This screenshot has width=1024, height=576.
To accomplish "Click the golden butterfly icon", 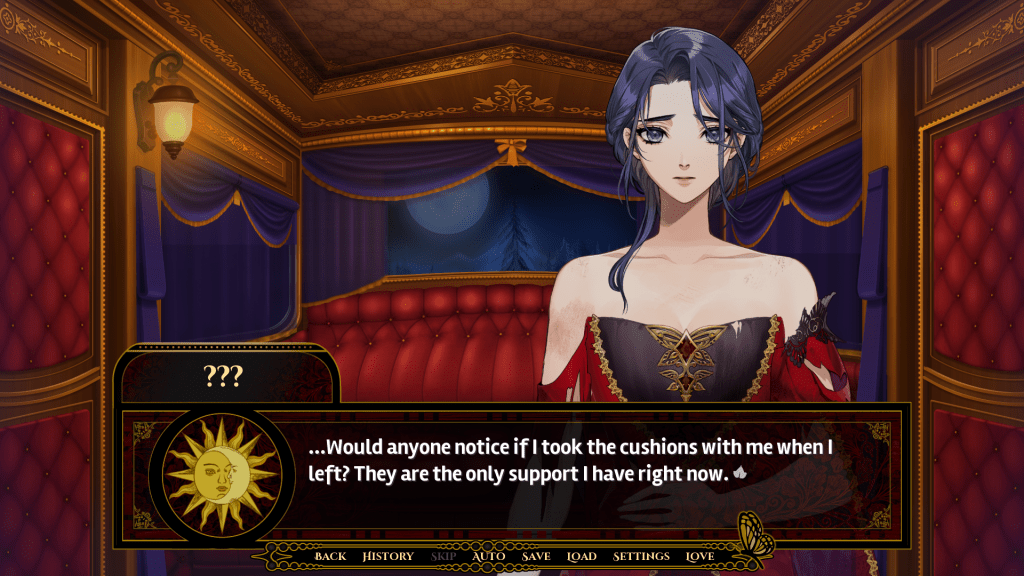I will click(x=754, y=533).
